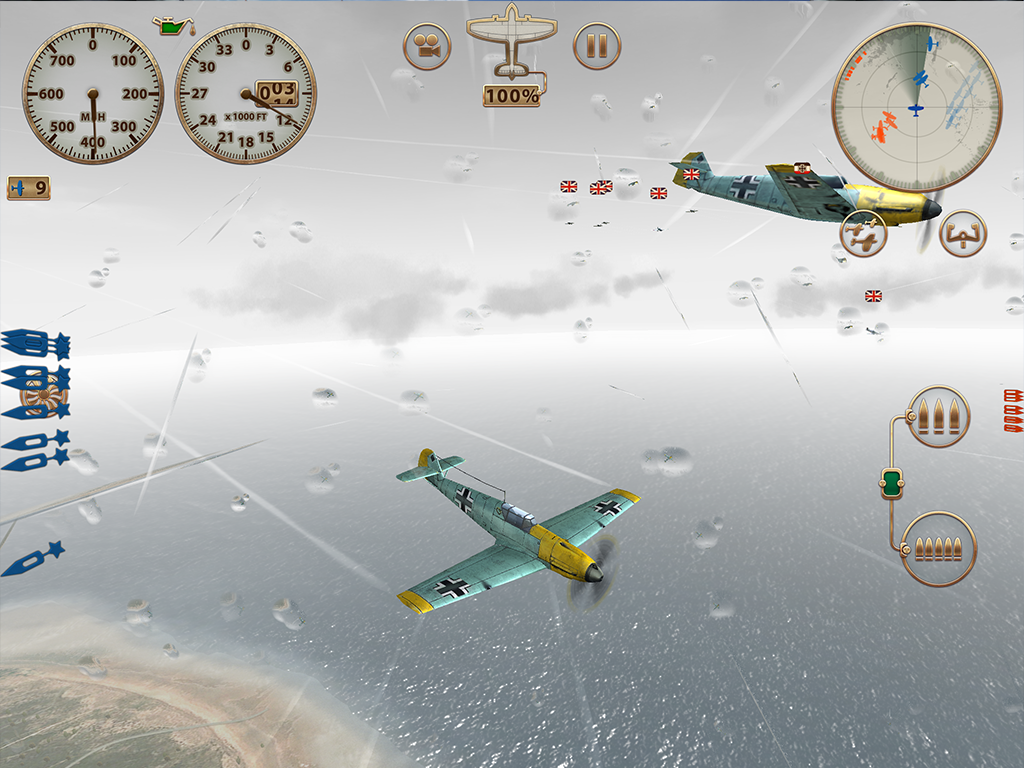Tap the bronze turbine throttle wheel
This screenshot has height=768, width=1024.
tap(44, 396)
